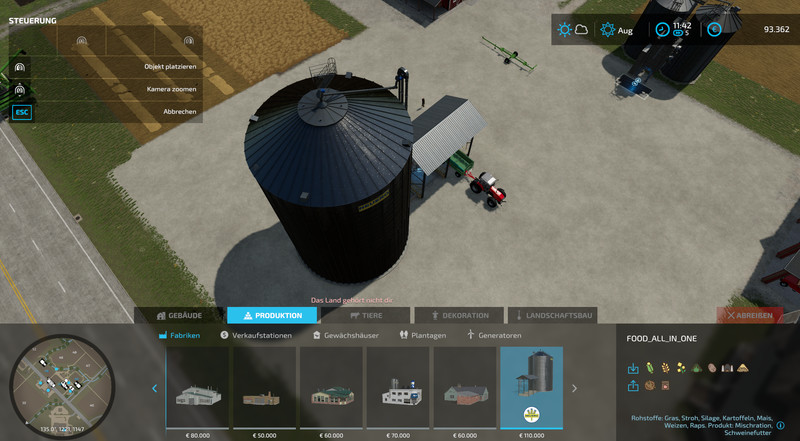This screenshot has height=441, width=800.
Task: Switch to the Gebäude tab
Action: (178, 315)
